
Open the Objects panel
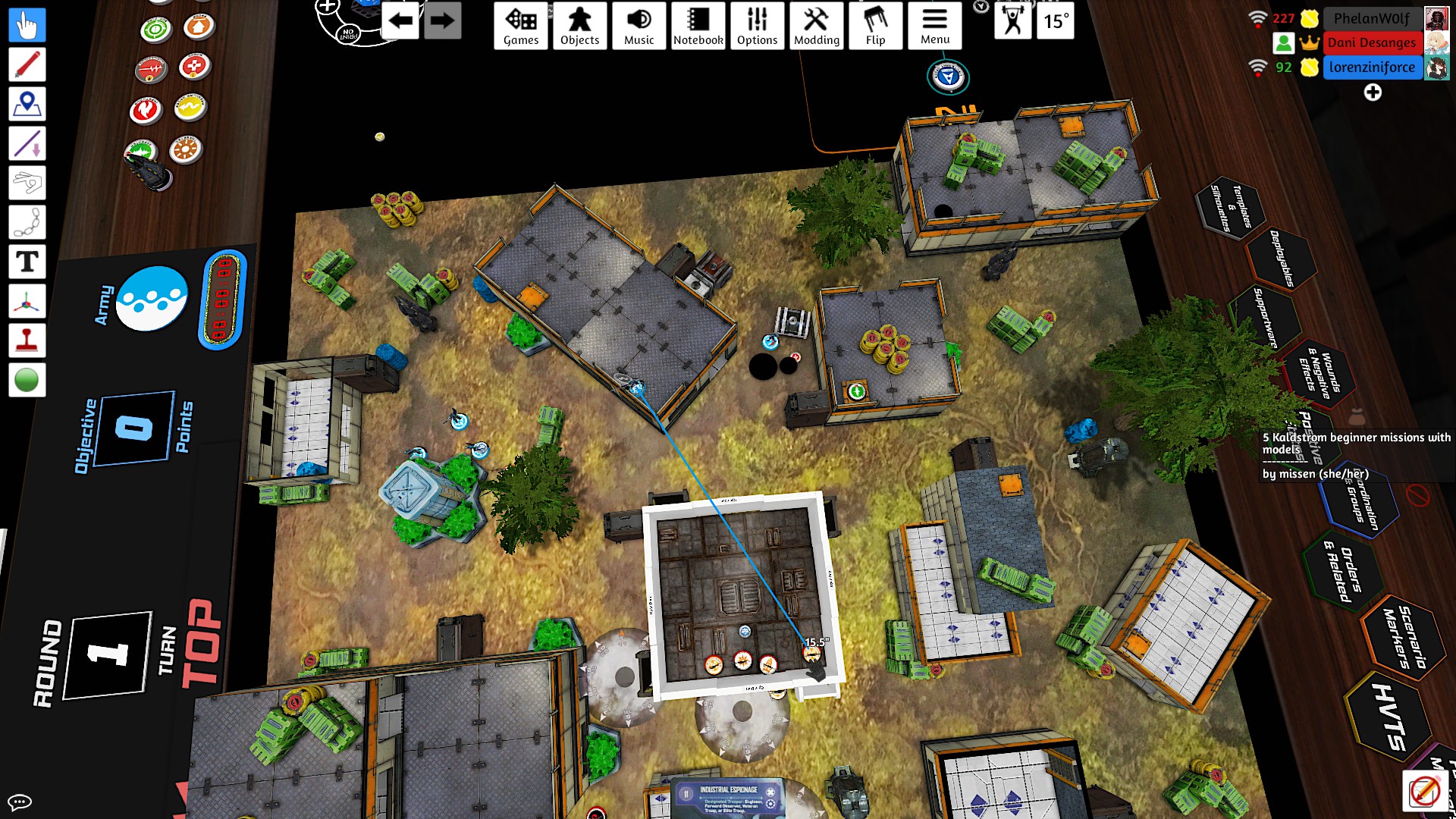pos(579,26)
